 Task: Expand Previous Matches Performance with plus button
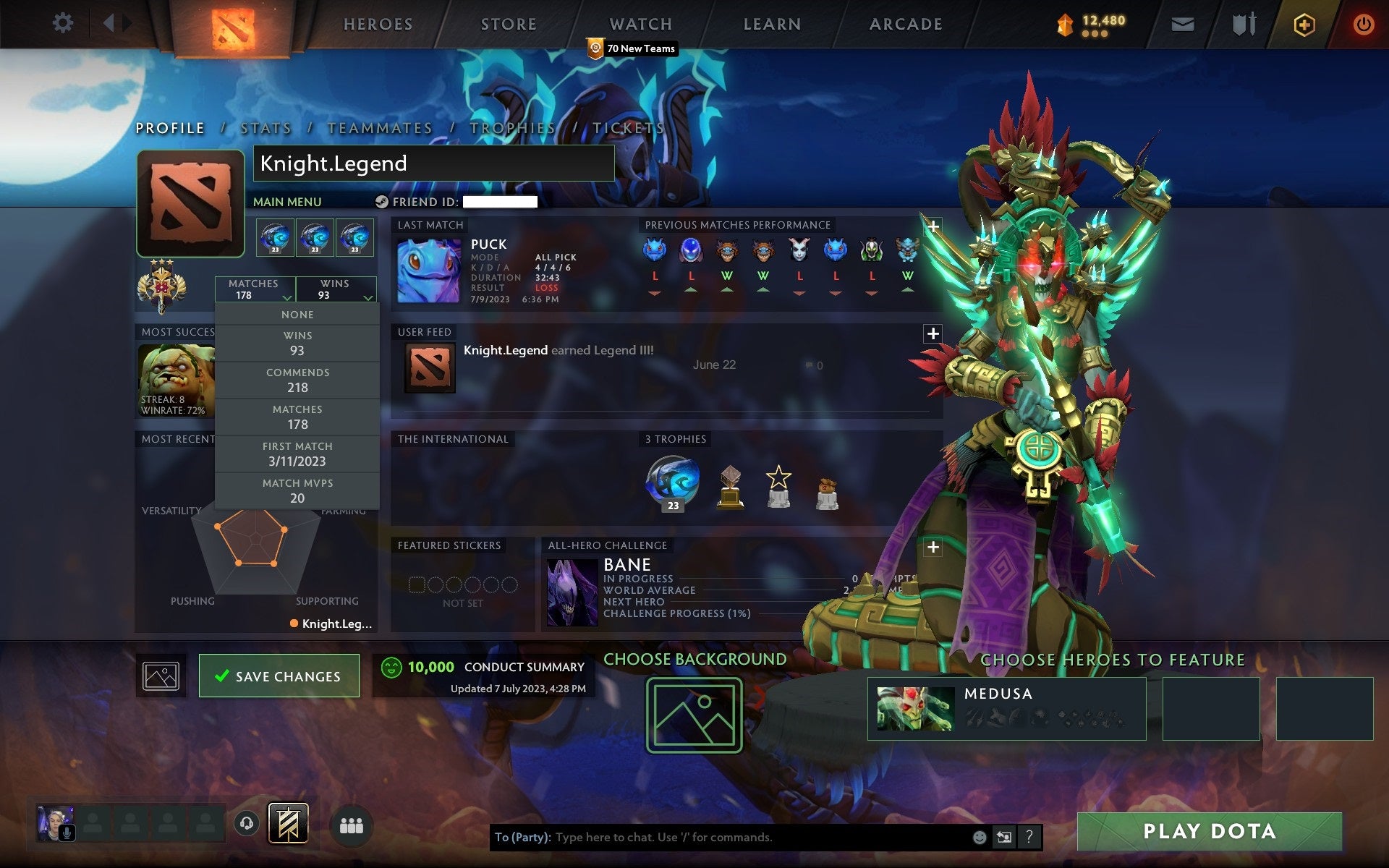click(933, 226)
